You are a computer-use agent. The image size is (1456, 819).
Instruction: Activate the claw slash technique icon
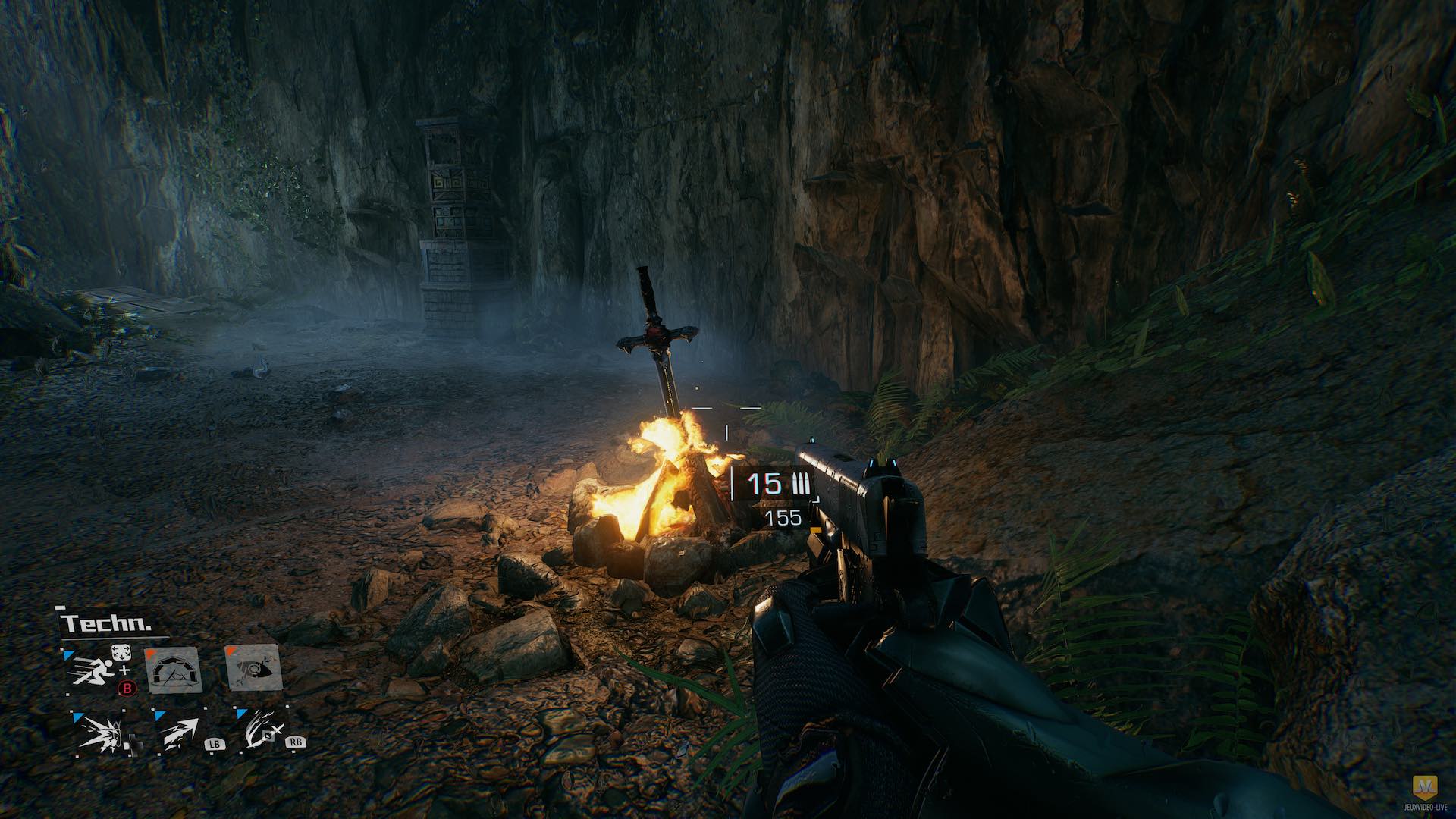(262, 732)
